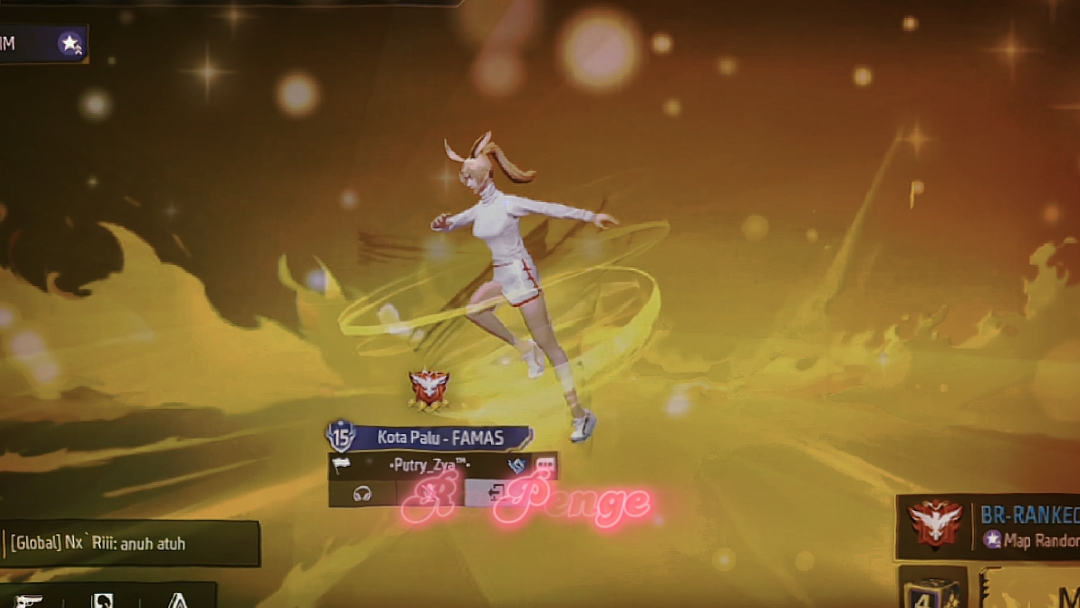Select the Putry_Zya player name plate
This screenshot has width=1080, height=608.
click(430, 466)
